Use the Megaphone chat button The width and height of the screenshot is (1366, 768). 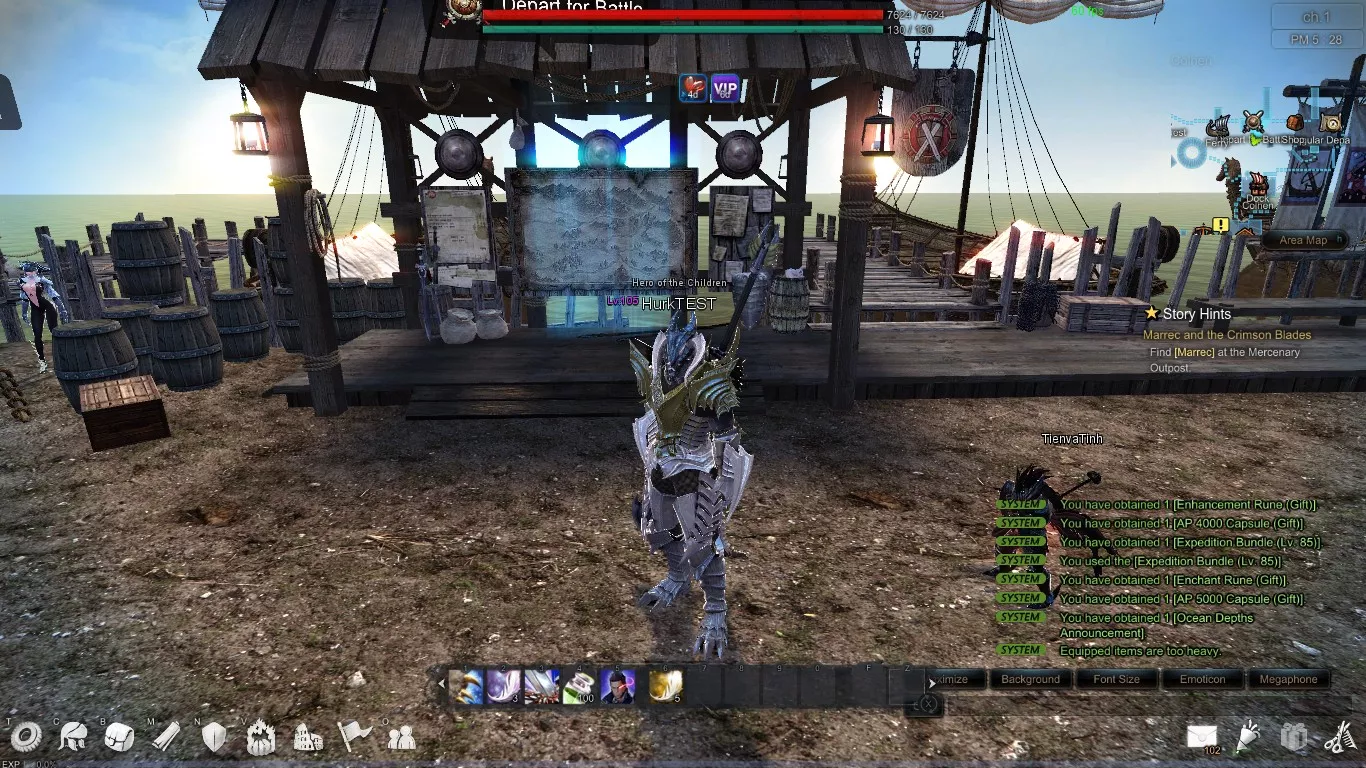(x=1288, y=679)
